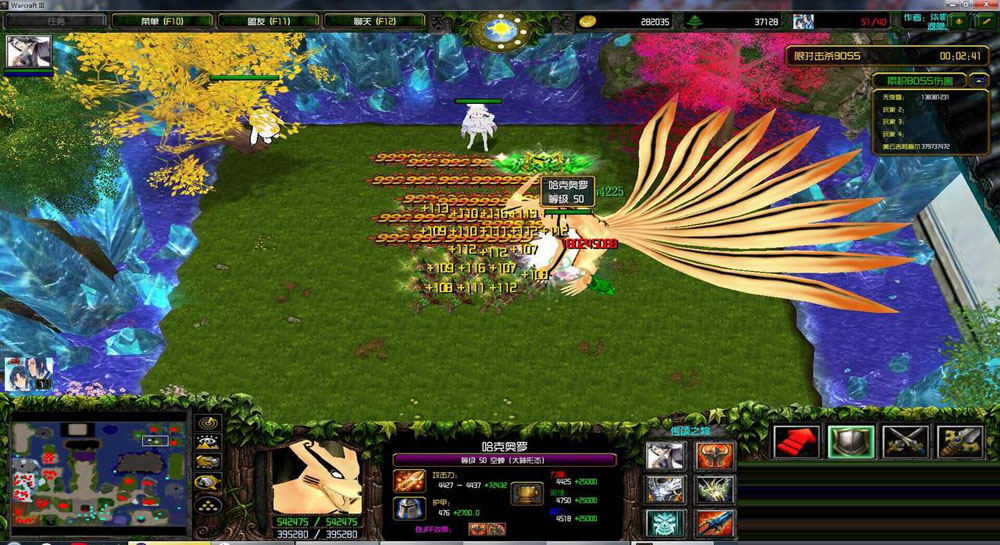Select the white-haired figure inventory item
The image size is (1000, 545).
664,456
